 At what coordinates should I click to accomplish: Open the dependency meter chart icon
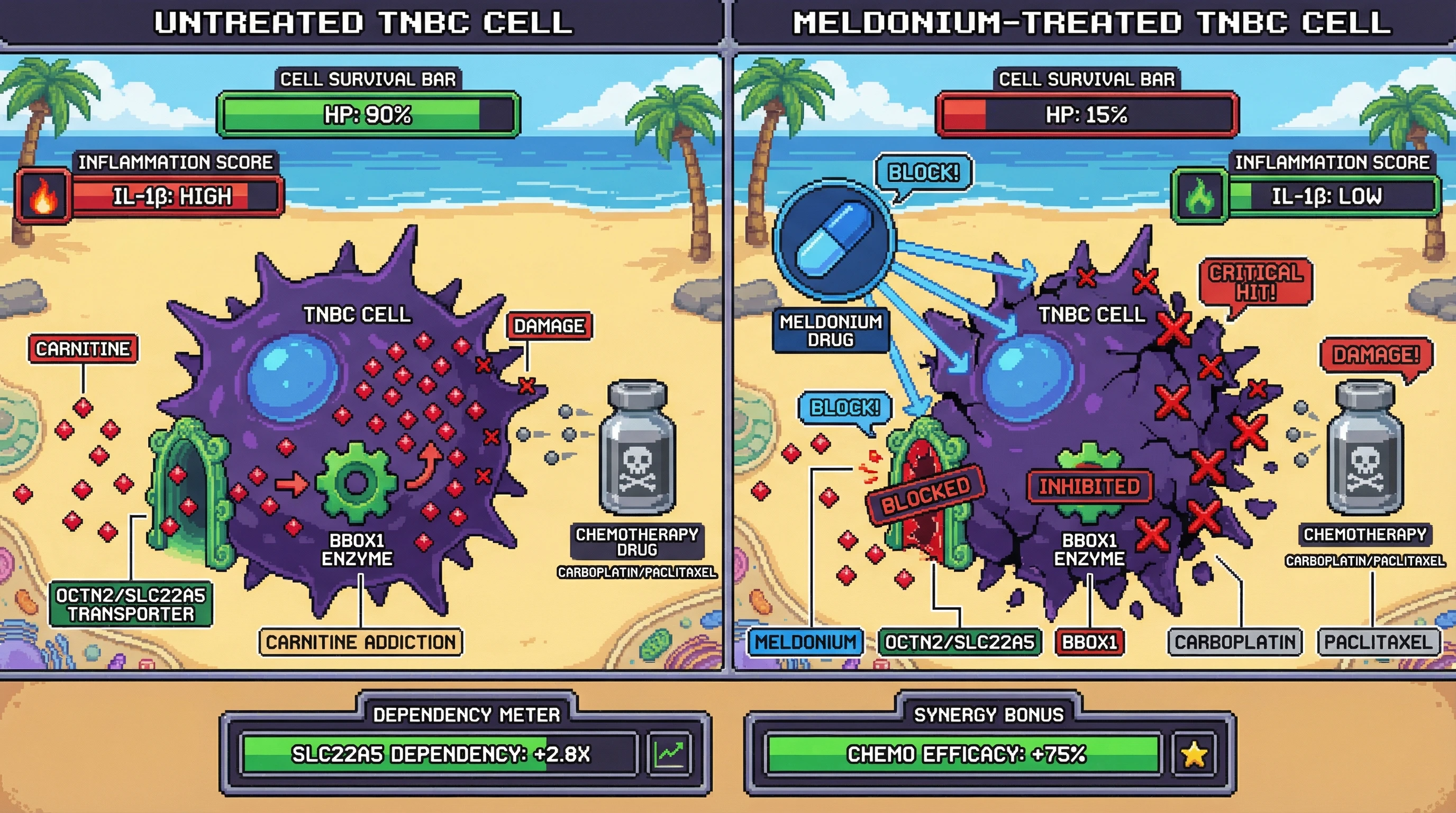pyautogui.click(x=670, y=754)
